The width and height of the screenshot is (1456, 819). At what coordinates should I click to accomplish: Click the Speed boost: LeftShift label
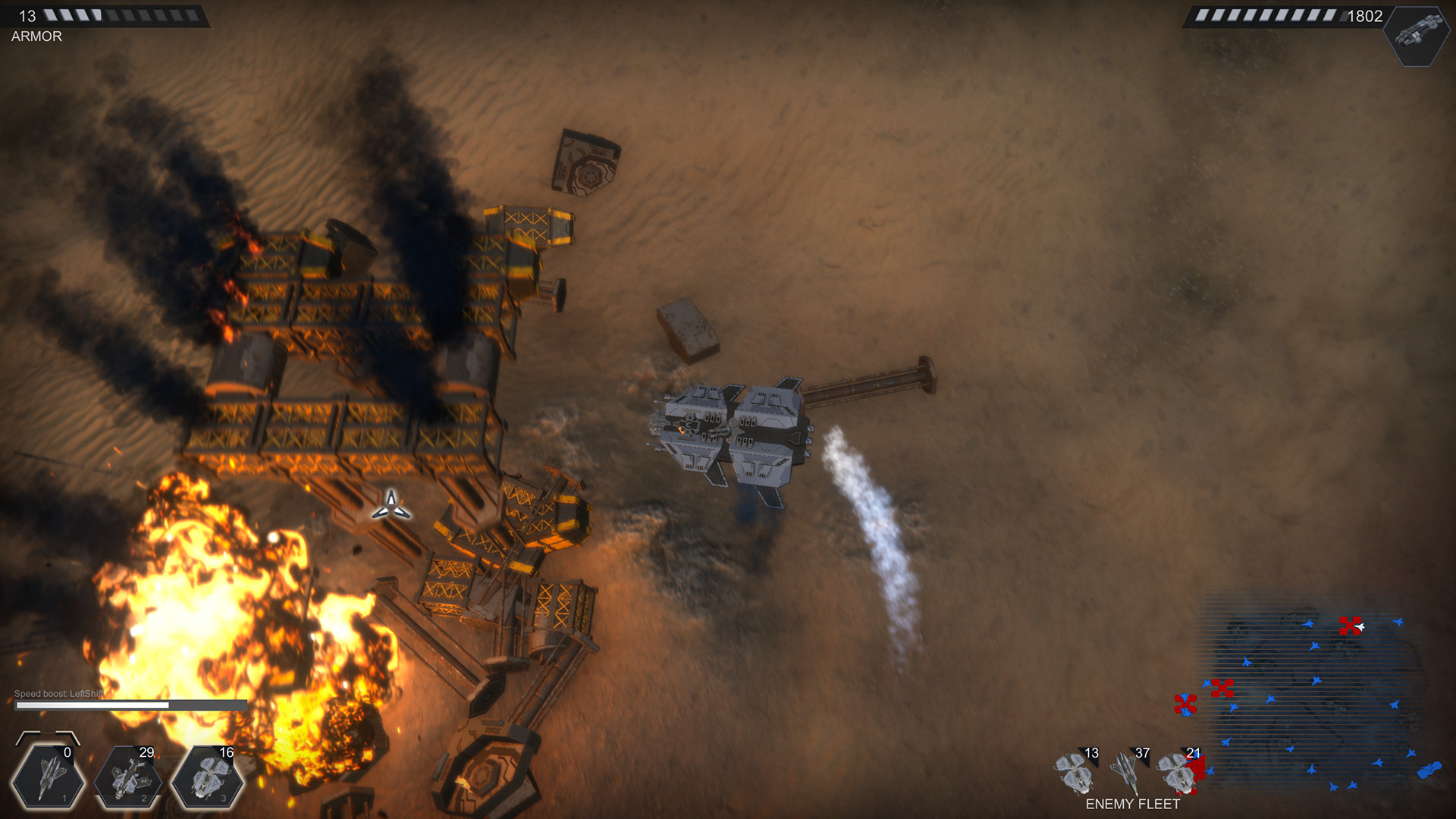(58, 692)
